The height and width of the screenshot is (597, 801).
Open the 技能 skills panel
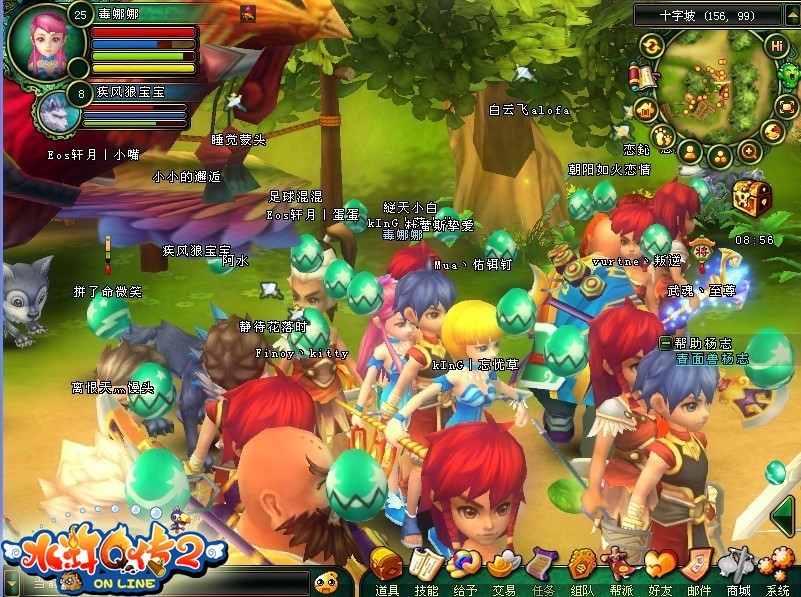[x=425, y=569]
